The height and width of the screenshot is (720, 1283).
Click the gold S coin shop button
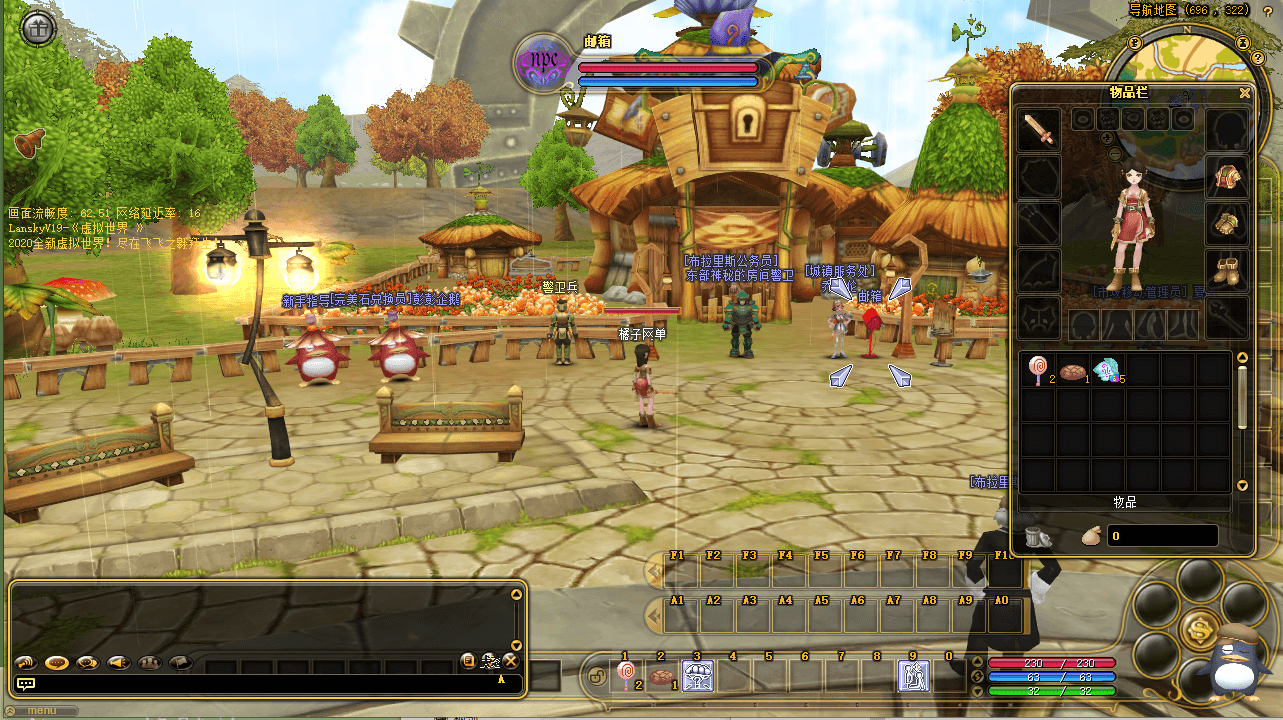pos(1198,629)
